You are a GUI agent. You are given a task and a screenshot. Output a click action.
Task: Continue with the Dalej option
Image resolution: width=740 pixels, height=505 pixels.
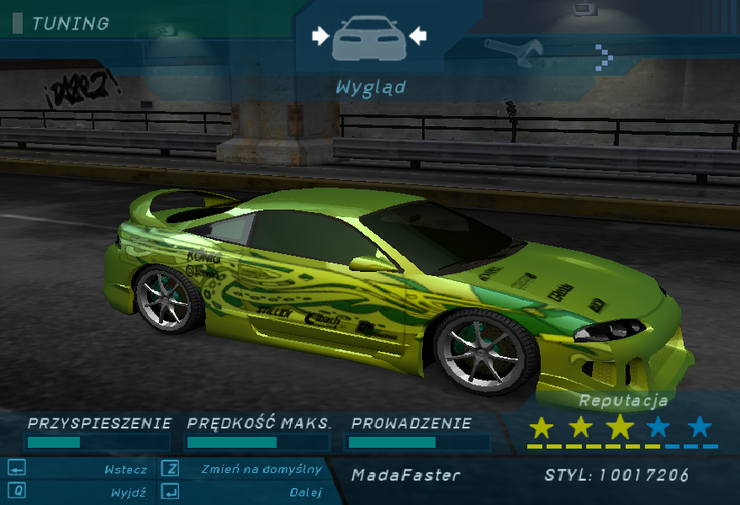(x=305, y=492)
